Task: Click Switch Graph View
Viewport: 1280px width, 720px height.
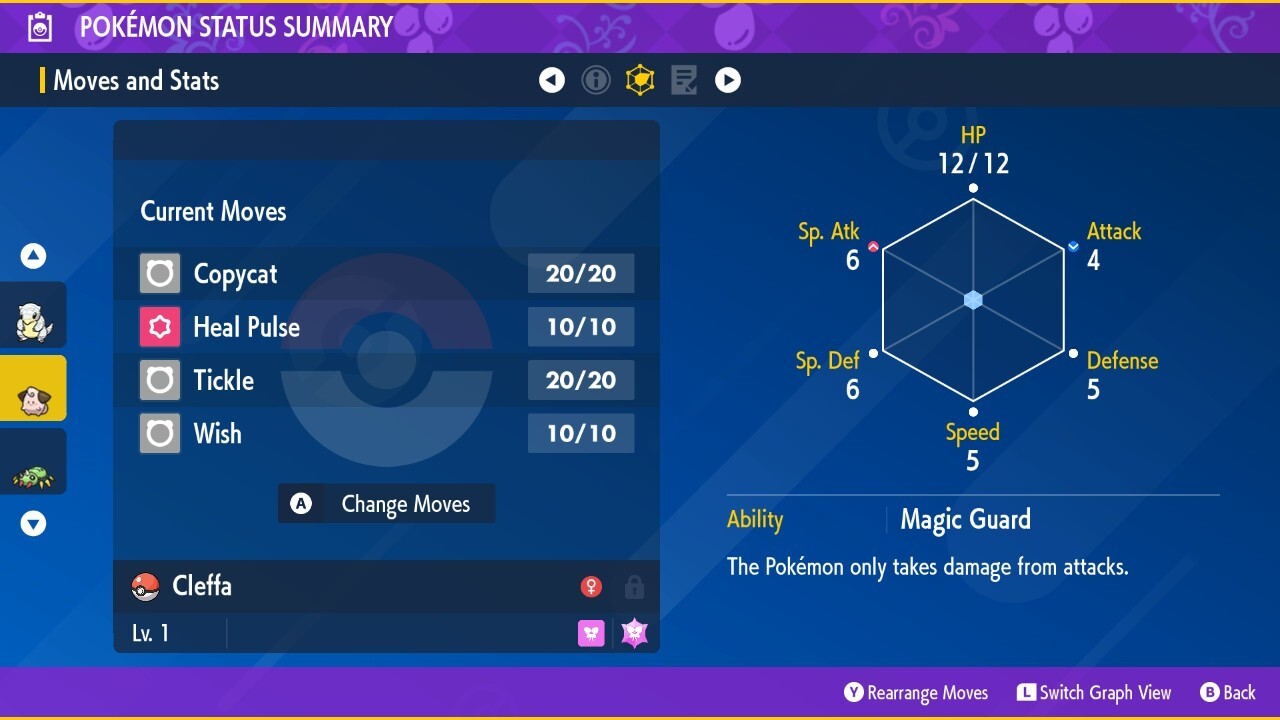Action: (1094, 692)
